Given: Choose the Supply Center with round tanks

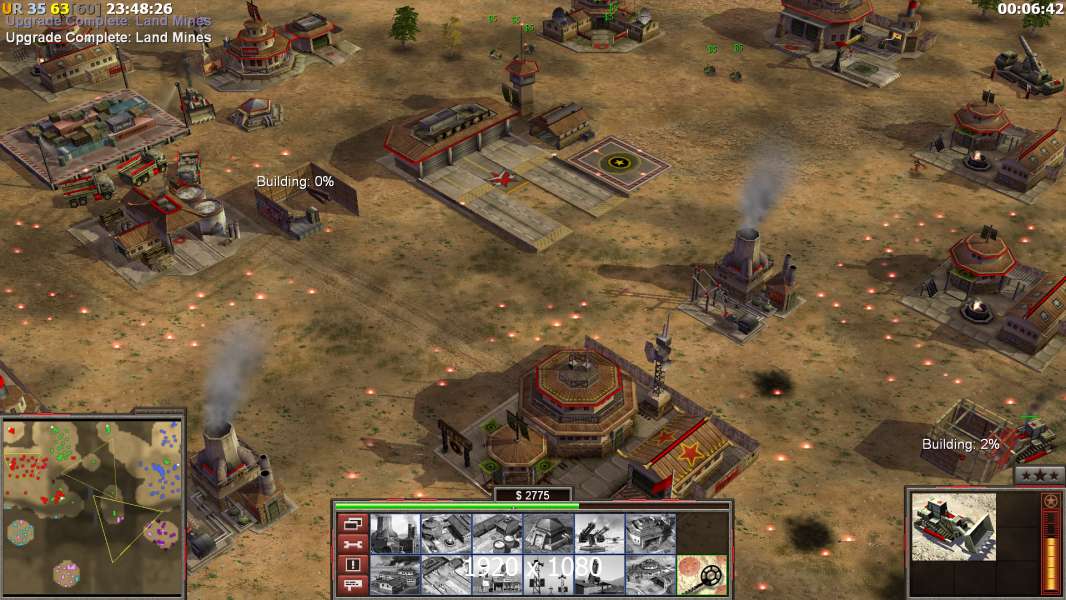Looking at the screenshot, I should [x=496, y=534].
